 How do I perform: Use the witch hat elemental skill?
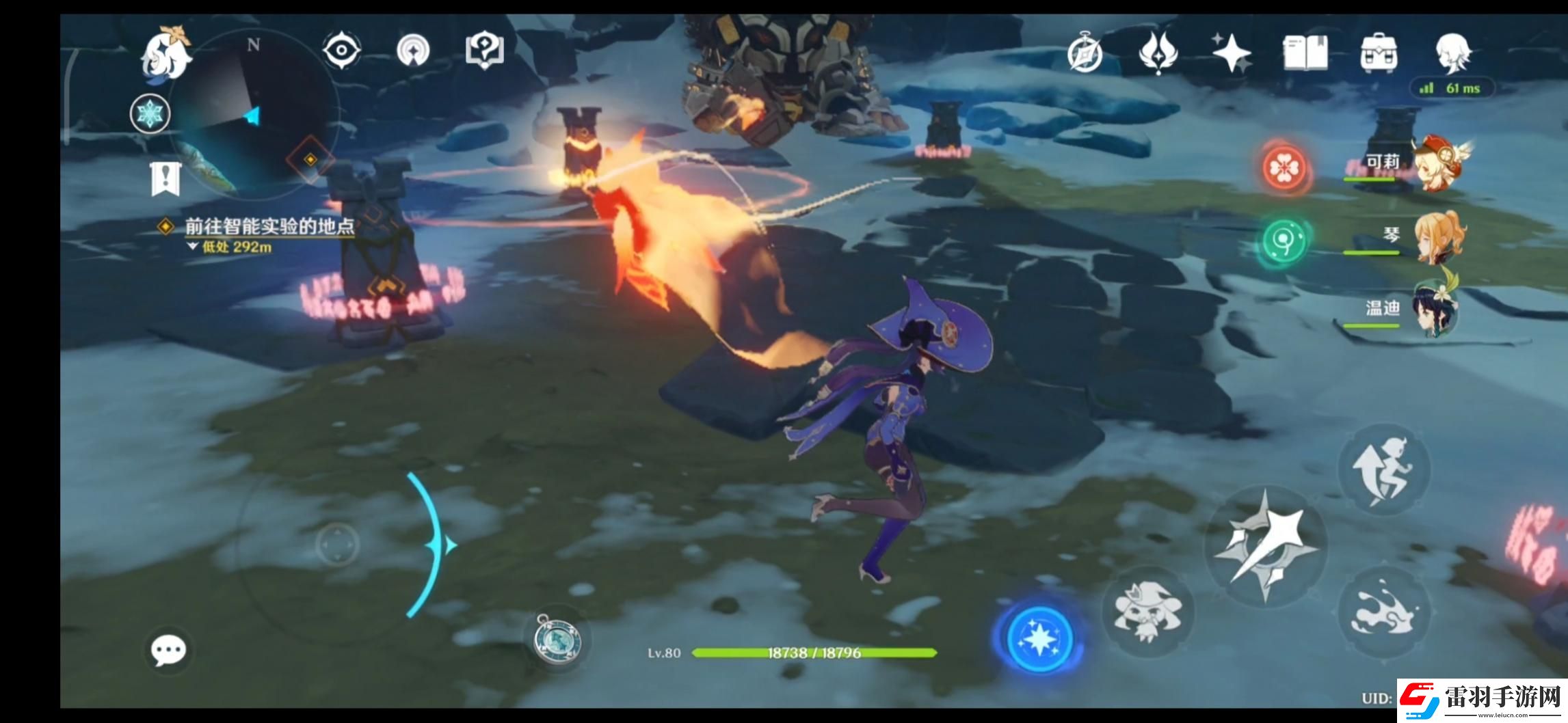[1148, 611]
